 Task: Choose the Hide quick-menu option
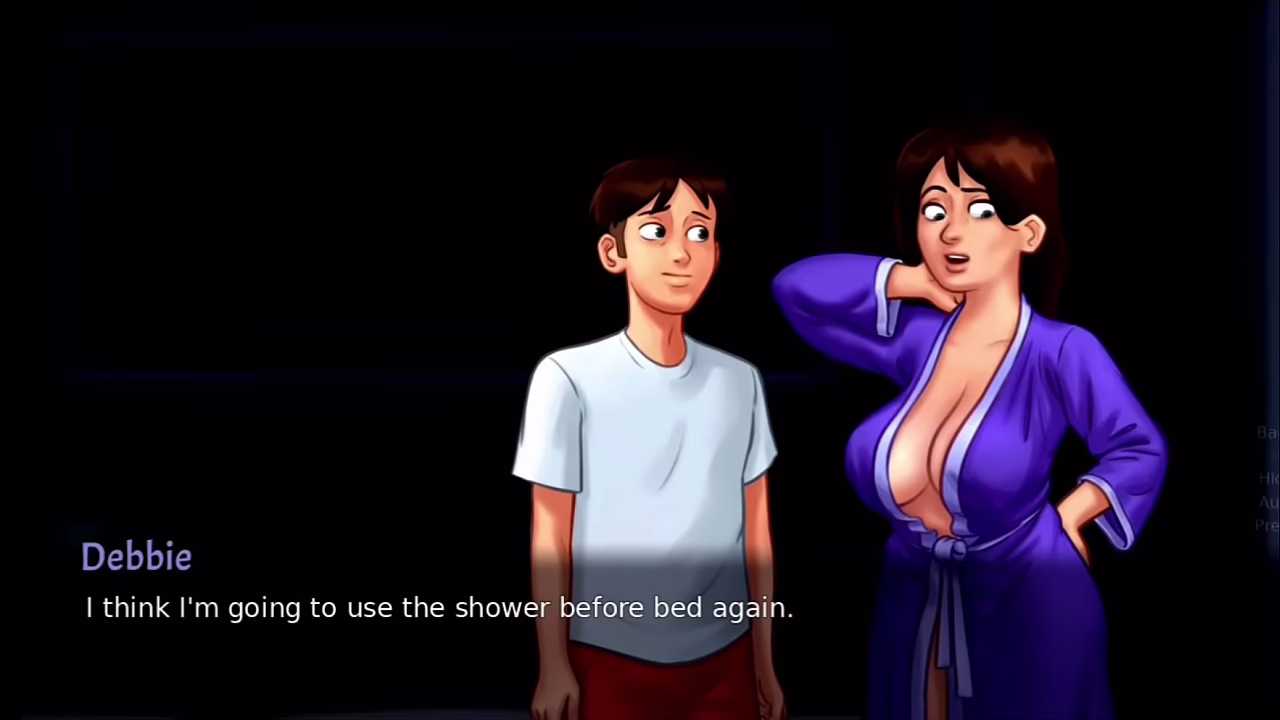(x=1268, y=479)
